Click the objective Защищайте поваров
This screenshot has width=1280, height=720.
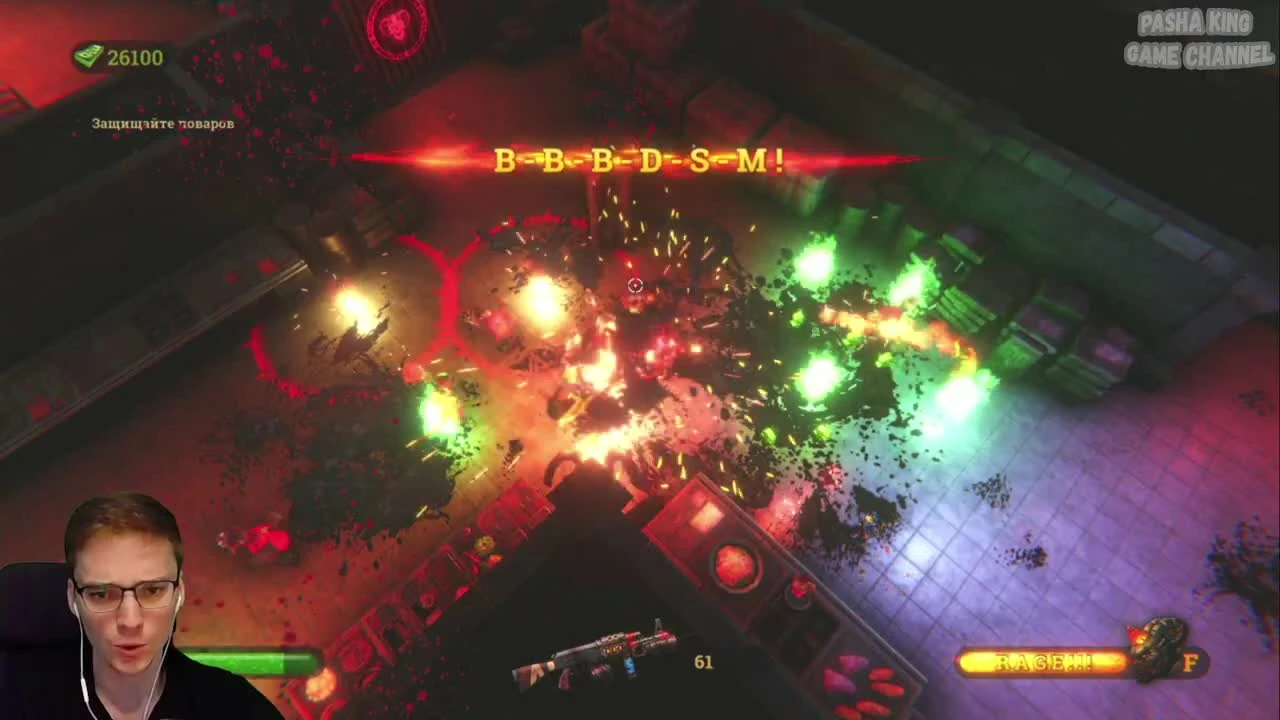pyautogui.click(x=162, y=123)
